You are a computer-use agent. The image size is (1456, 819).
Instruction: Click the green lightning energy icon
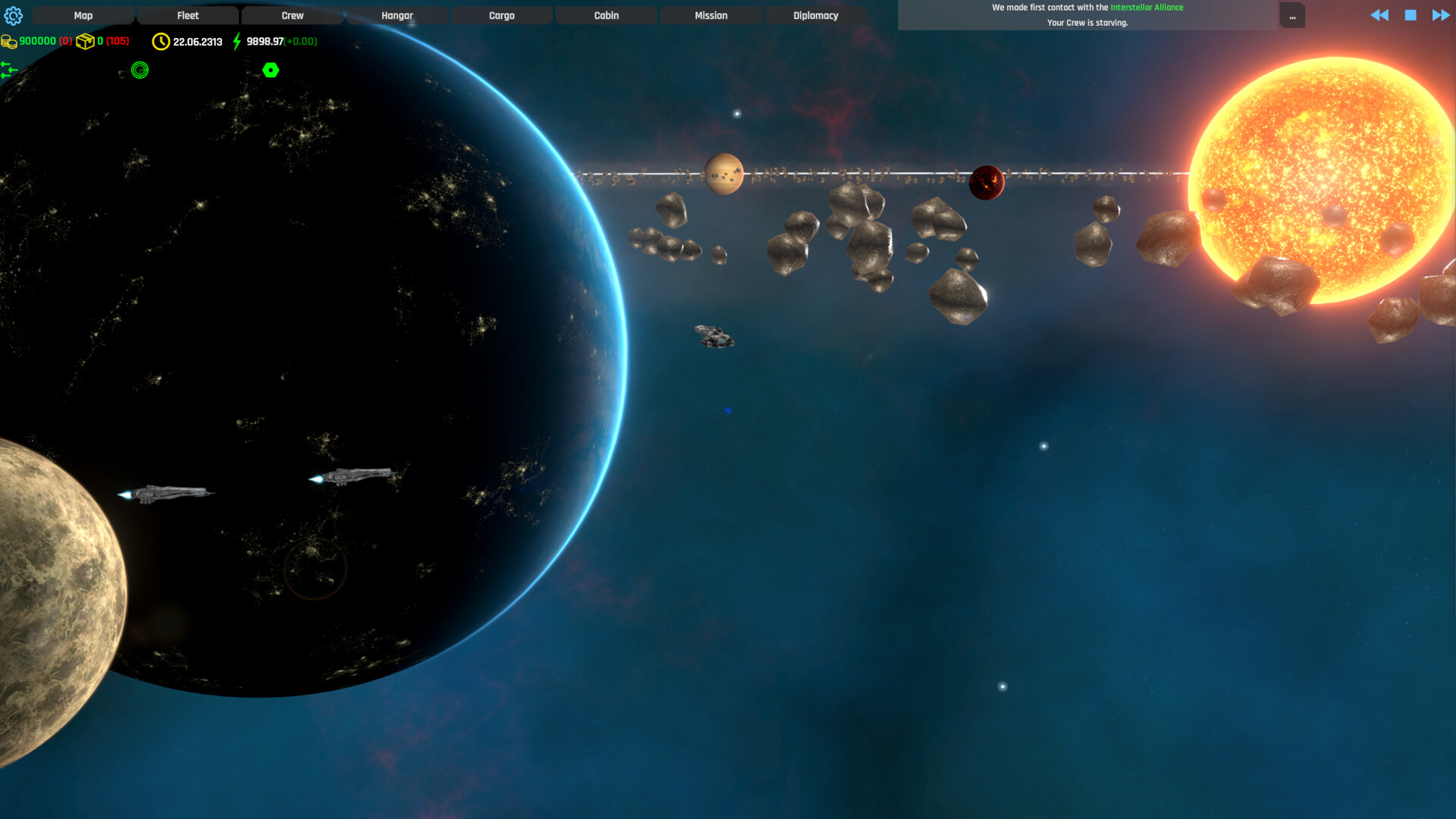[x=235, y=42]
